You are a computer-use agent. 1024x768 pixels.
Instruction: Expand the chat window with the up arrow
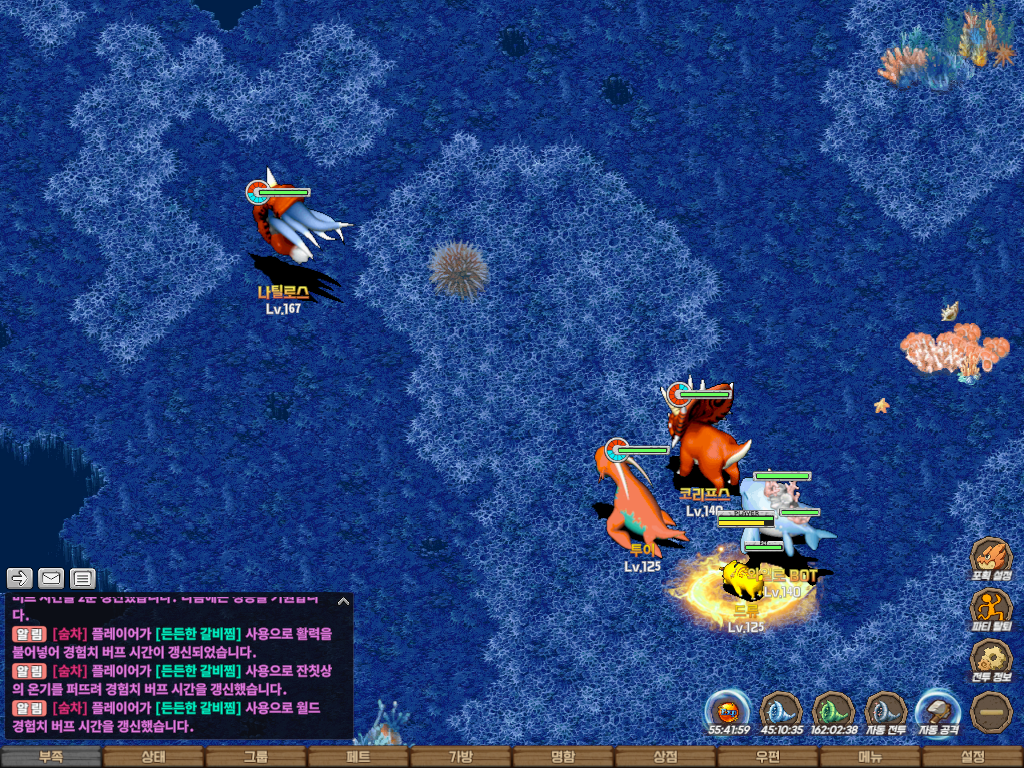343,602
